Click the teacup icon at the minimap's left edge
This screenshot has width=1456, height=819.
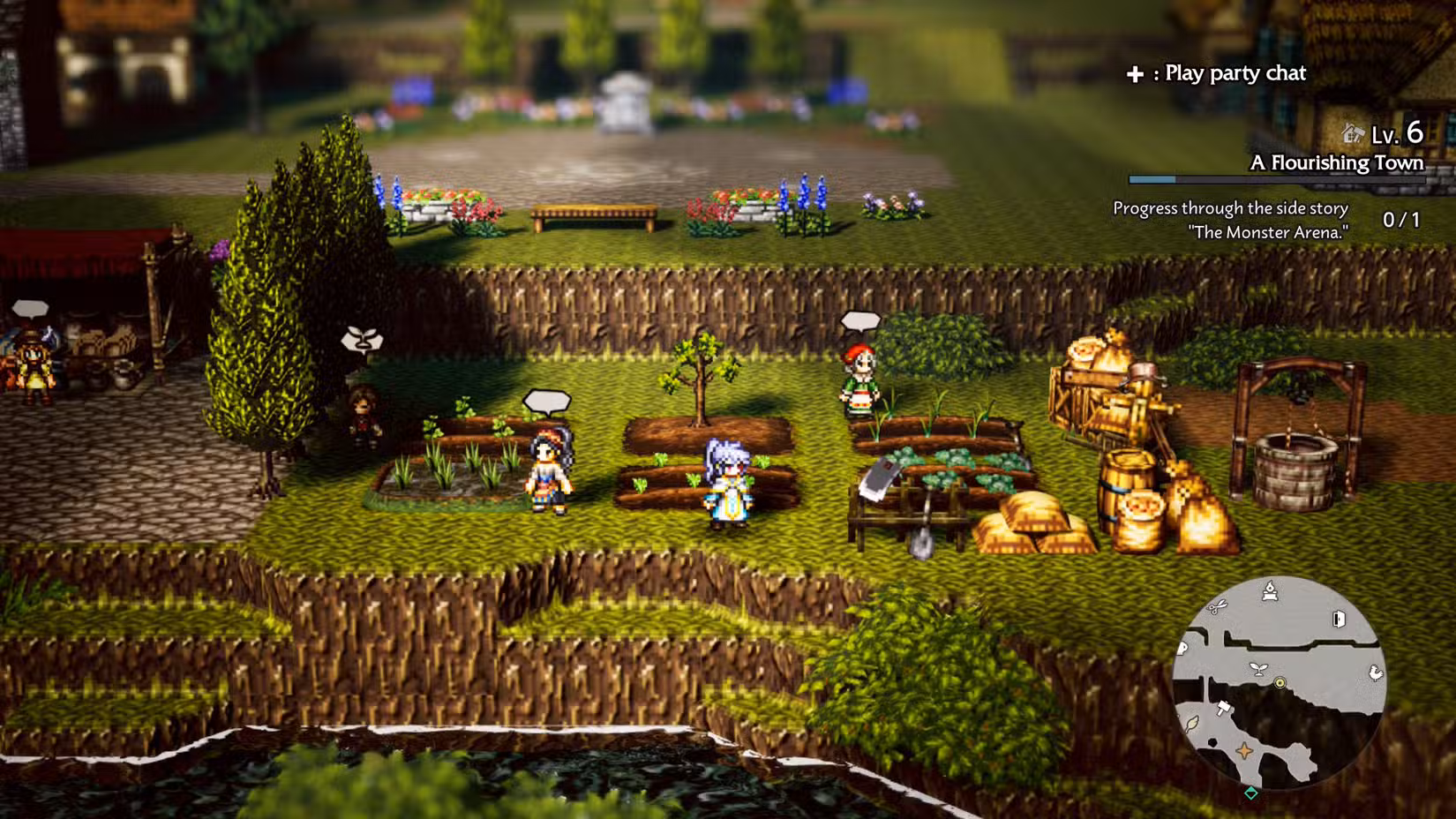tap(1182, 650)
